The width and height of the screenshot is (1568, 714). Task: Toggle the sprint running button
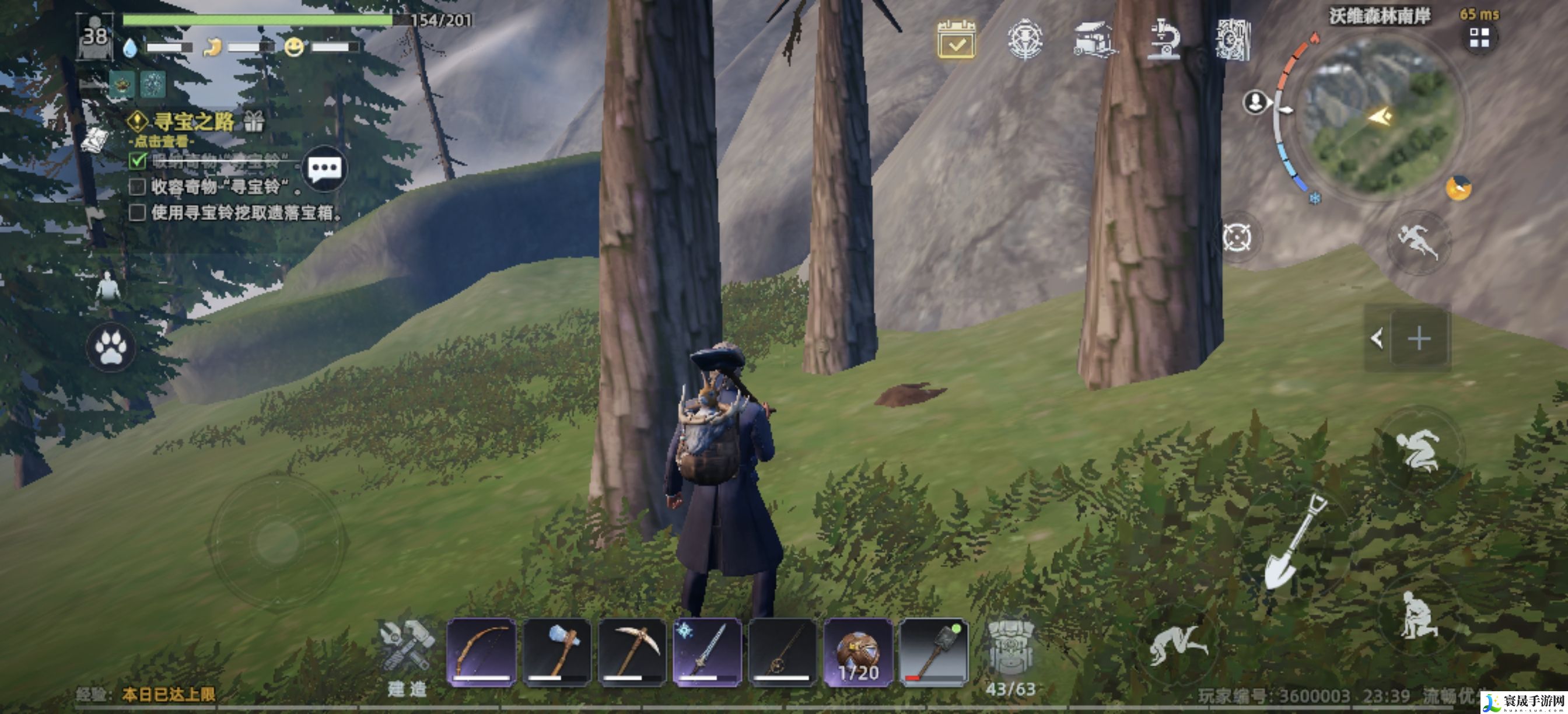point(1418,242)
